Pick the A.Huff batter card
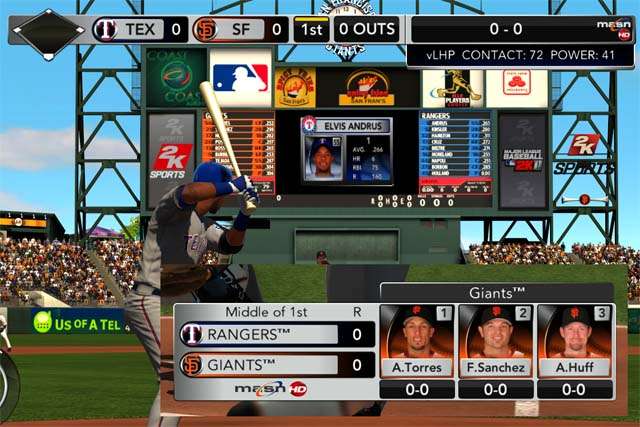The image size is (640, 427). 575,343
